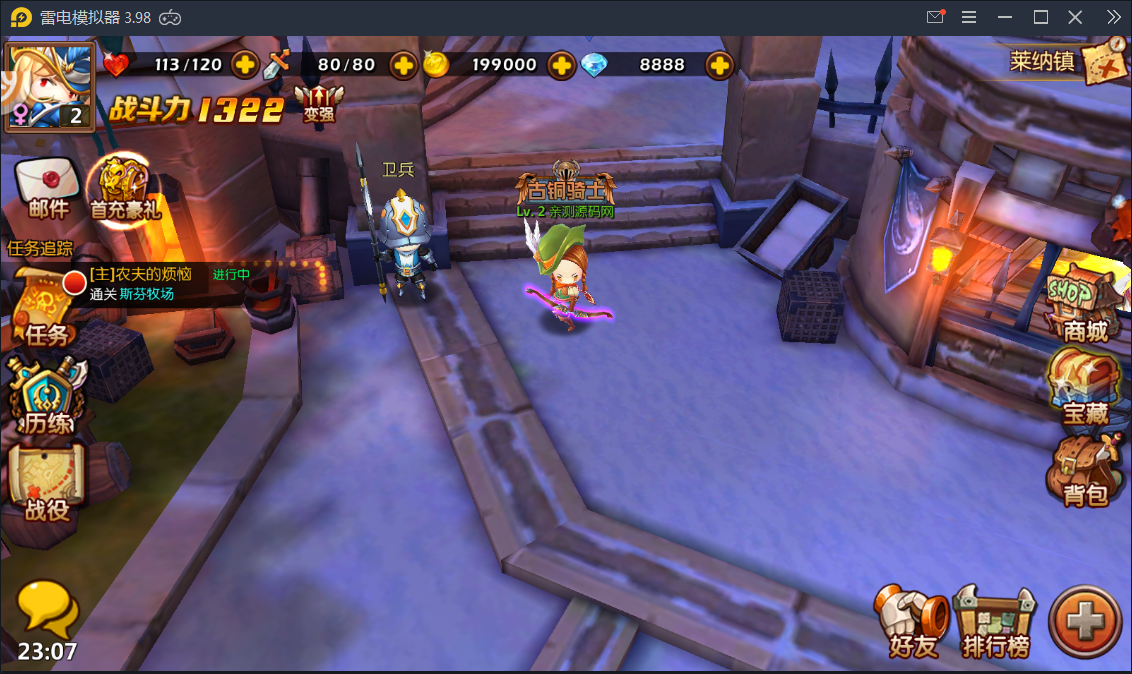Add energy with the sword plus button
The width and height of the screenshot is (1132, 674).
[403, 65]
